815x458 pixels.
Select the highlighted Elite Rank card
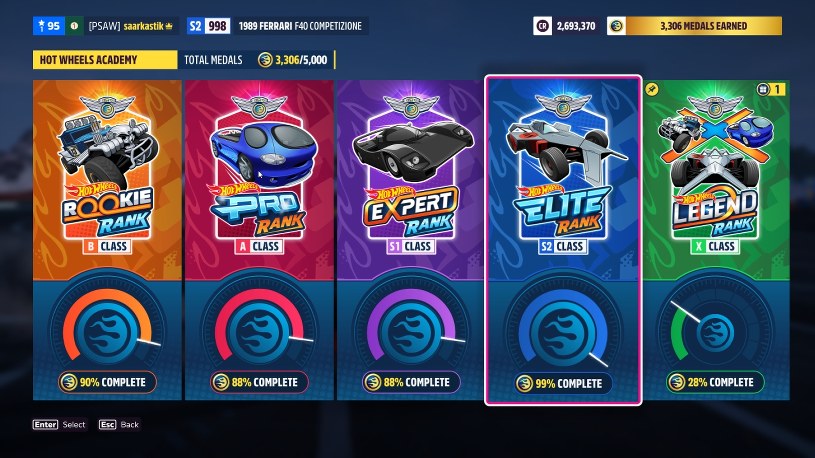(x=563, y=240)
